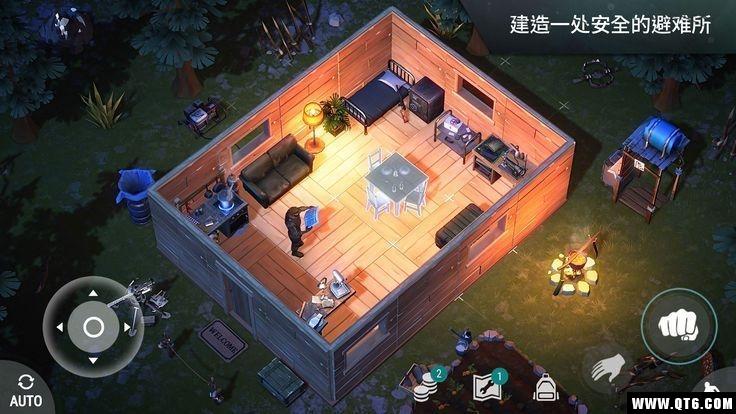Tap the virtual joystick center
Image resolution: width=736 pixels, height=414 pixels.
[x=93, y=327]
